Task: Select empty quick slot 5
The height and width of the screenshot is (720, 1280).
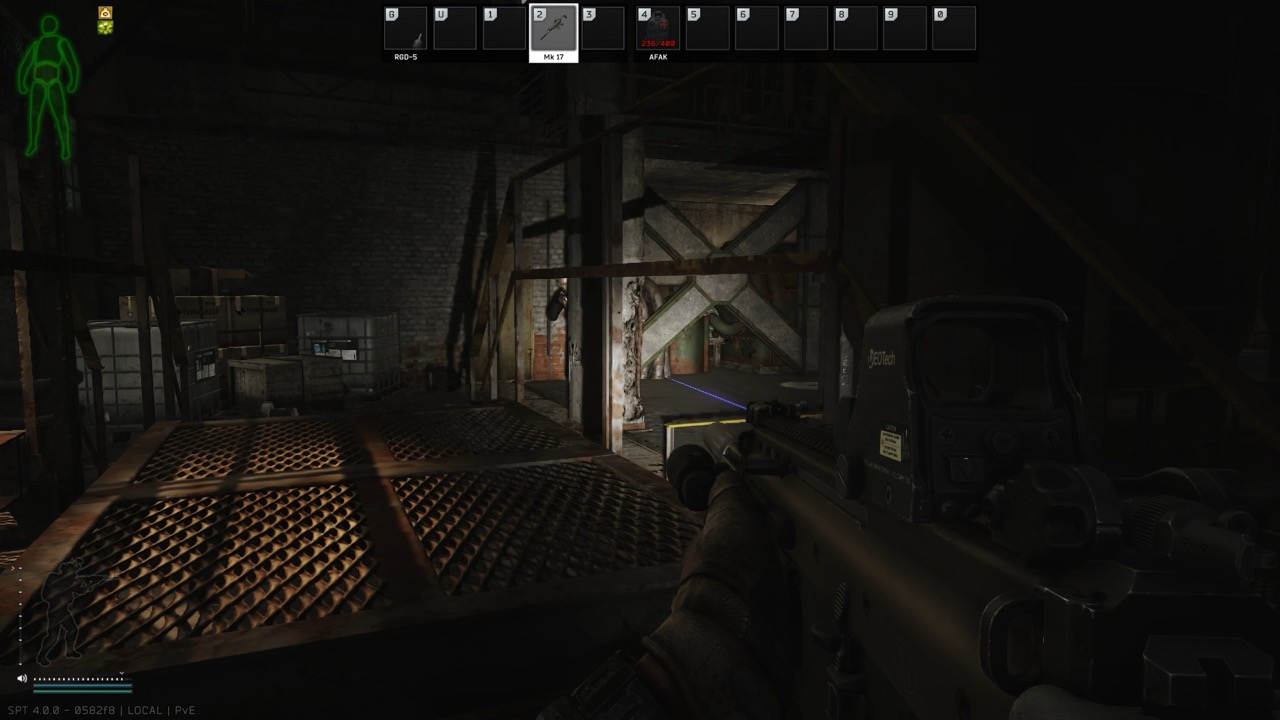Action: 707,27
